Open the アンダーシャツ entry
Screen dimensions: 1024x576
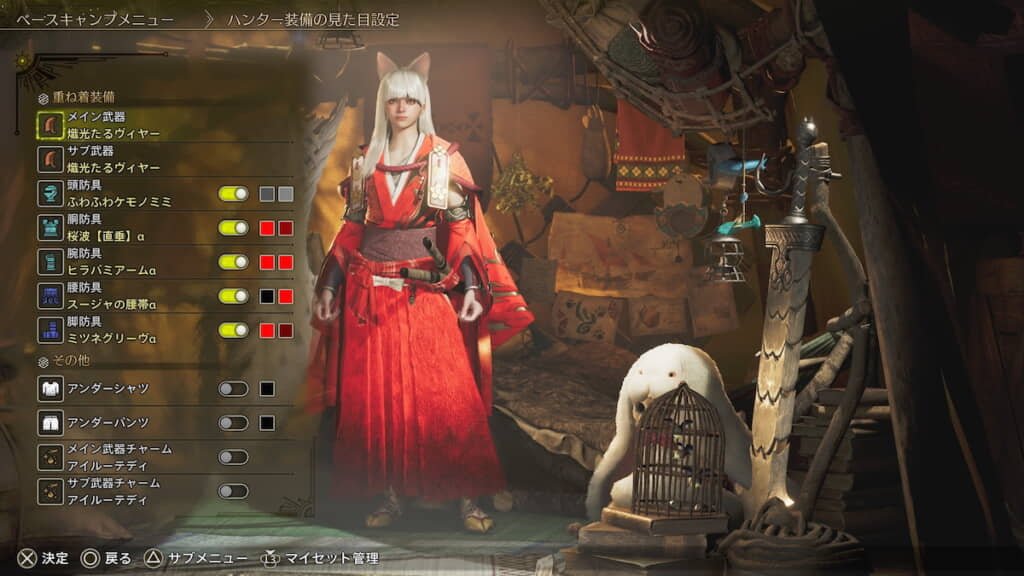(109, 389)
